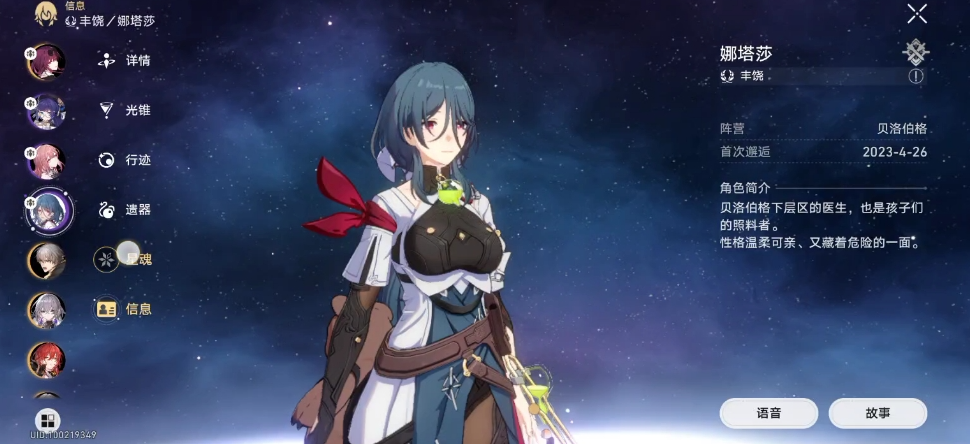This screenshot has width=970, height=444.
Task: Close the character info screen
Action: (x=916, y=13)
